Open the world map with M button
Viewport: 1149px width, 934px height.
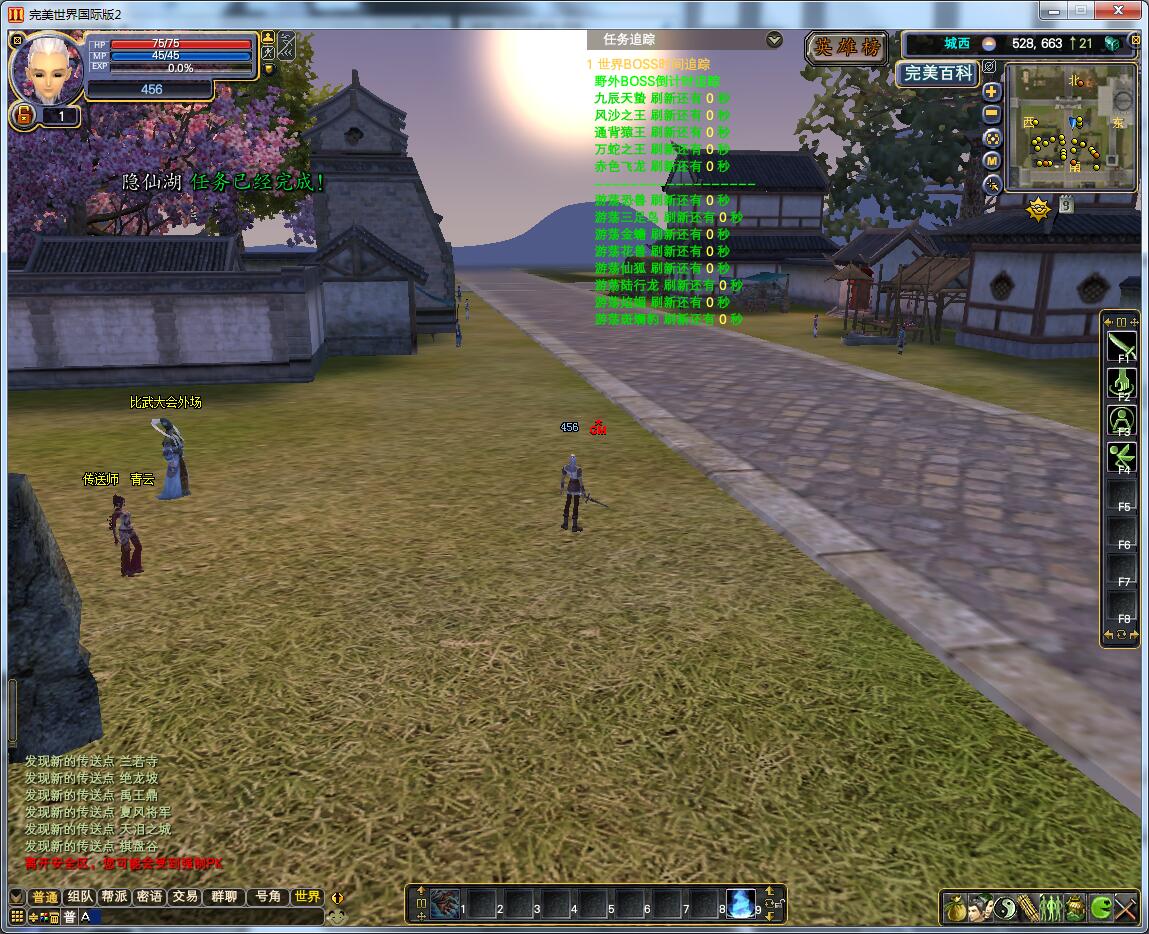[x=992, y=161]
